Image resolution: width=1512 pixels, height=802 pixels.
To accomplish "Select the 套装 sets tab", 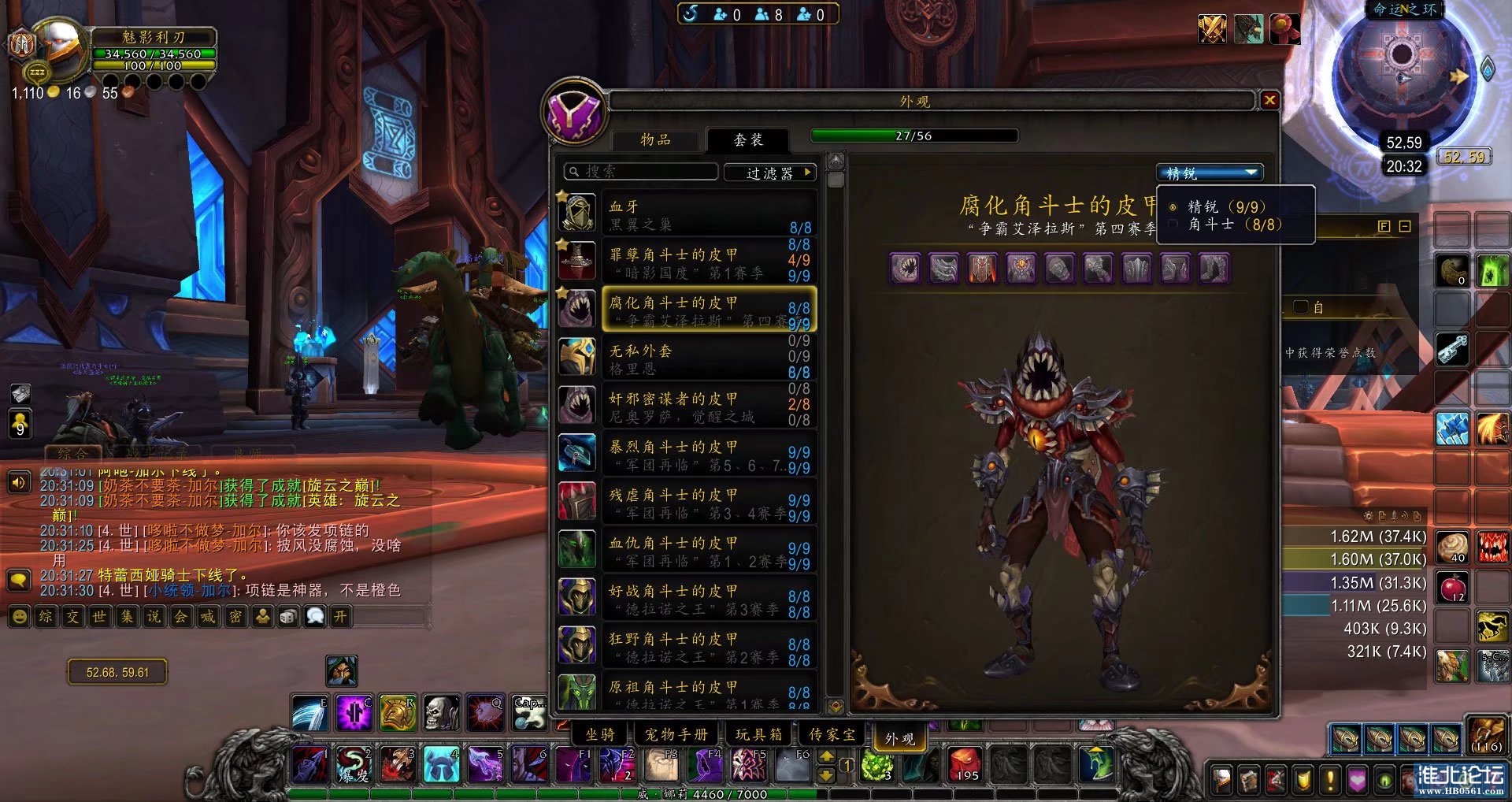I will [x=747, y=139].
